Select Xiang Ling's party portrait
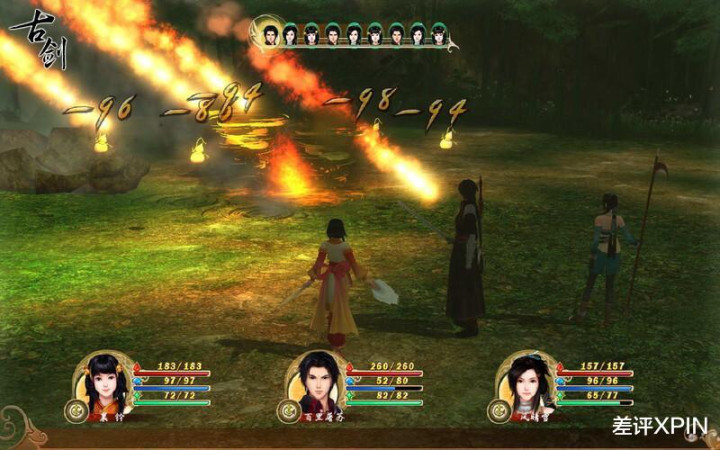This screenshot has height=450, width=720. pos(104,384)
